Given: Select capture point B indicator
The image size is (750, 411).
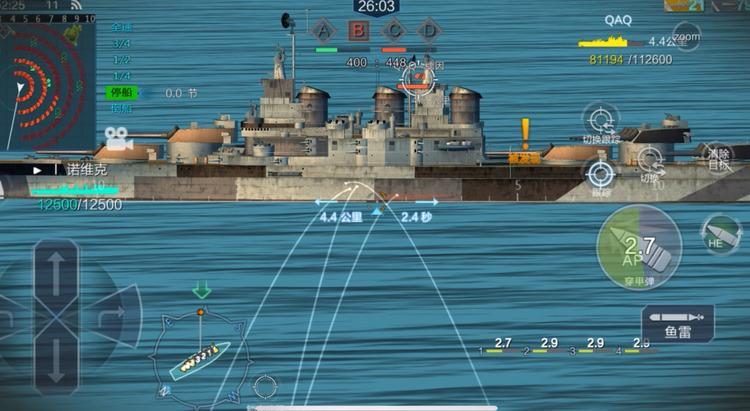Looking at the screenshot, I should click(358, 30).
